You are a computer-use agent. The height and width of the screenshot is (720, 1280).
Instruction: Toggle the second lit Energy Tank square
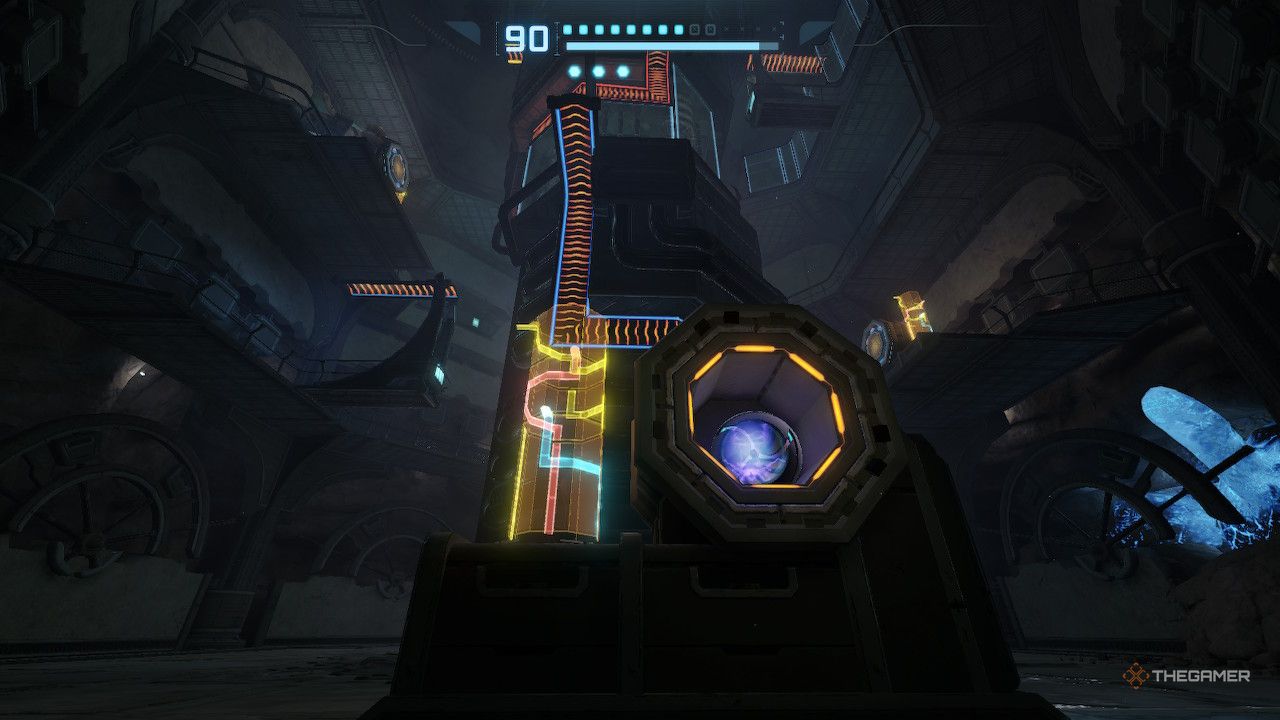tap(583, 31)
